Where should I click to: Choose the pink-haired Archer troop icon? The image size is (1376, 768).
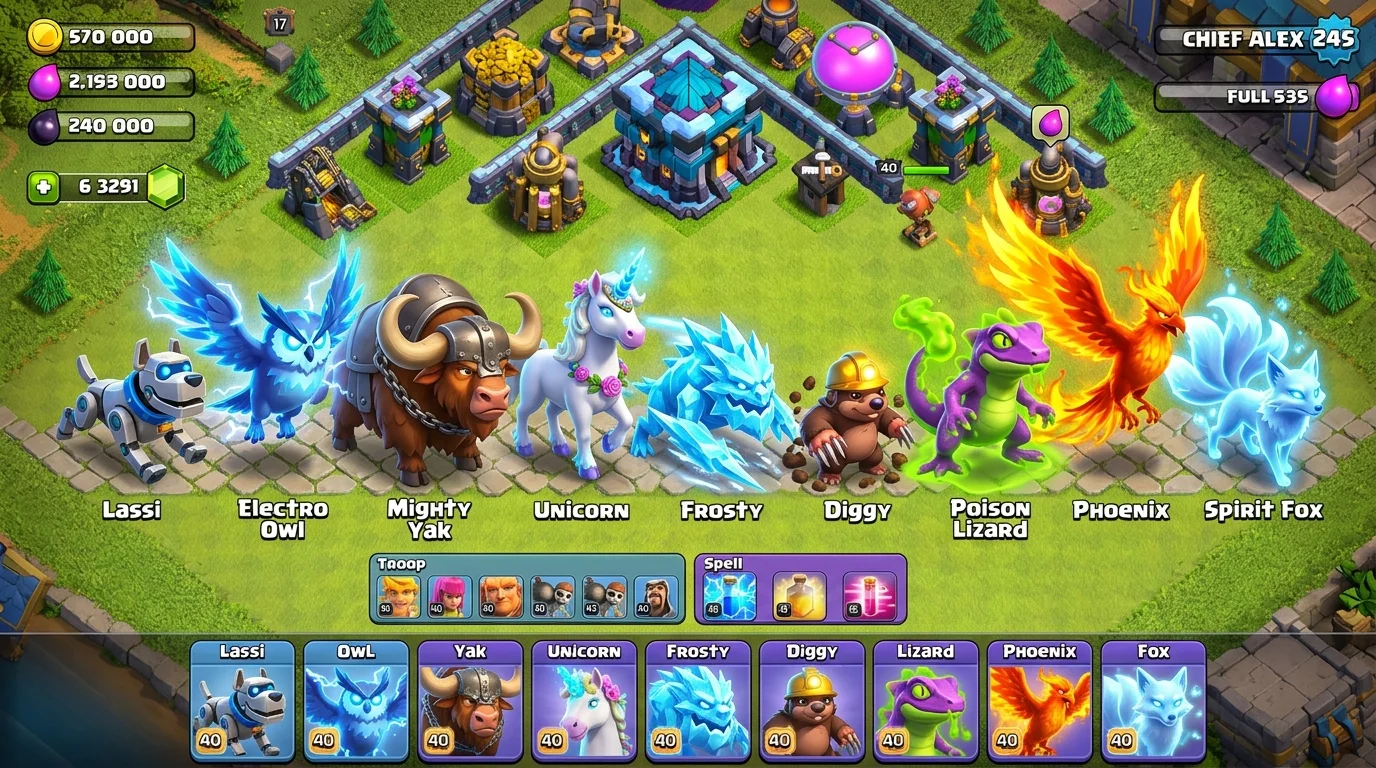[449, 596]
